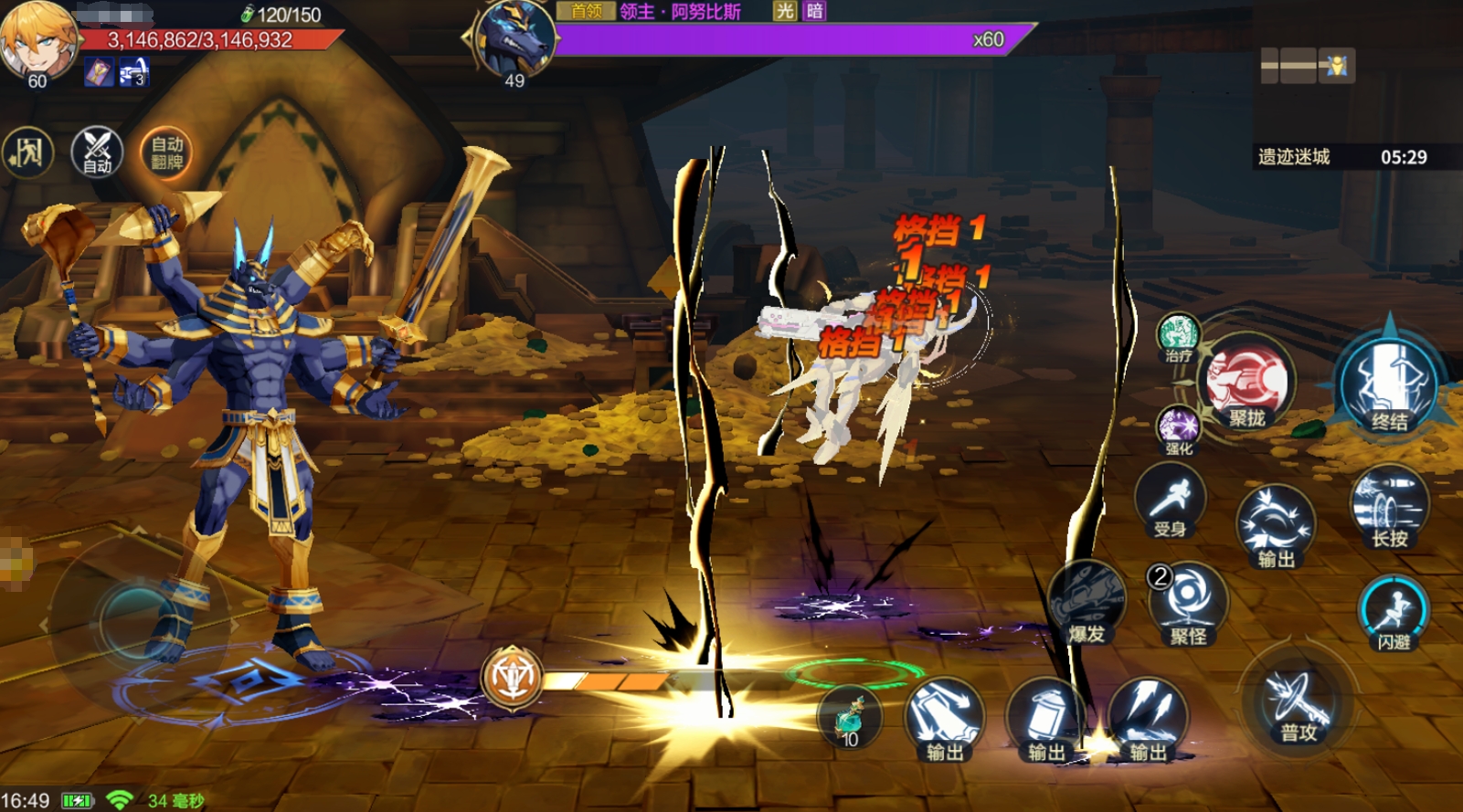1463x812 pixels.
Task: Dodge with the 闪避 button
Action: pyautogui.click(x=1394, y=612)
